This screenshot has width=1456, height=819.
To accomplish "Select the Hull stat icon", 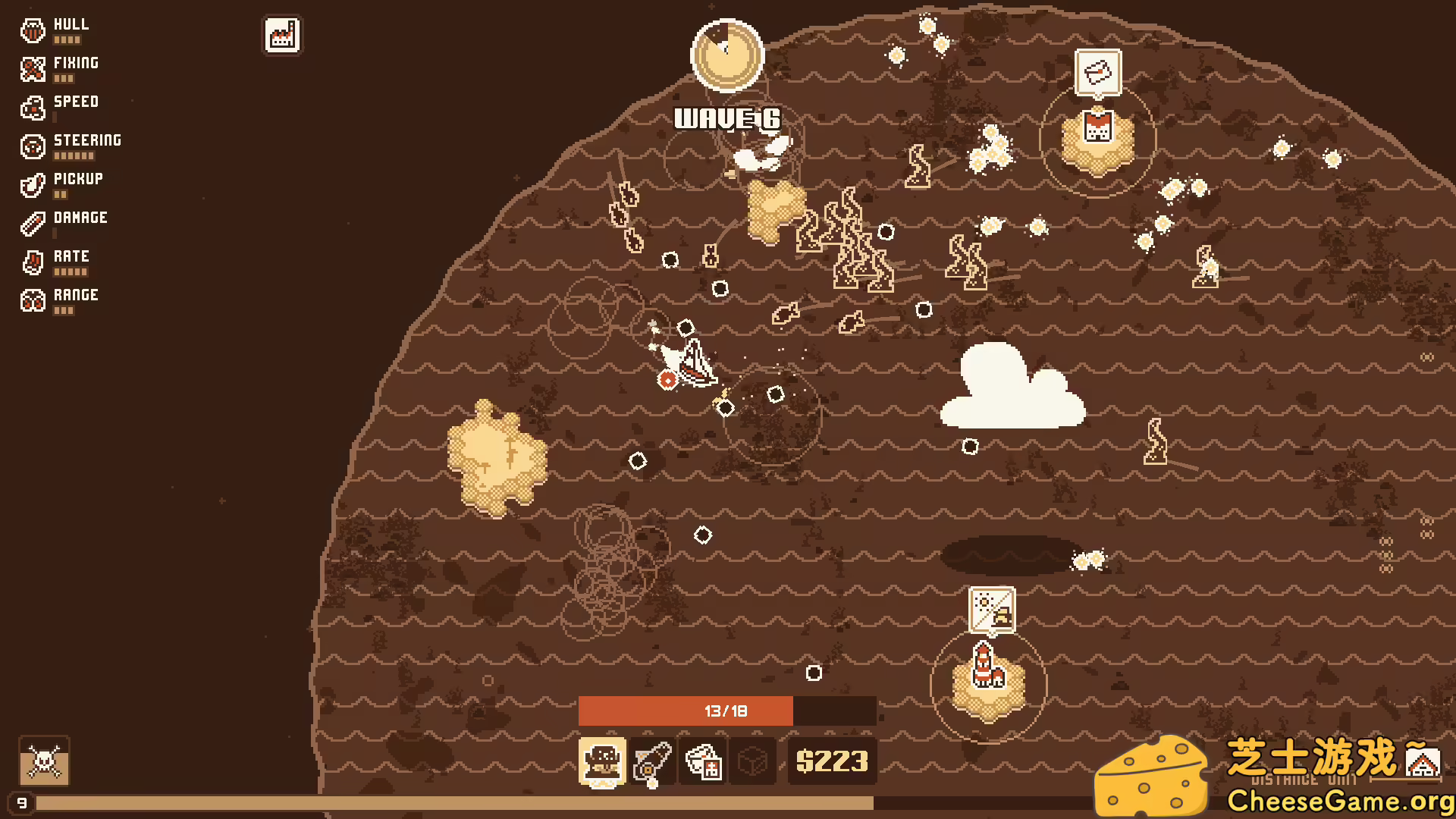I will tap(32, 30).
